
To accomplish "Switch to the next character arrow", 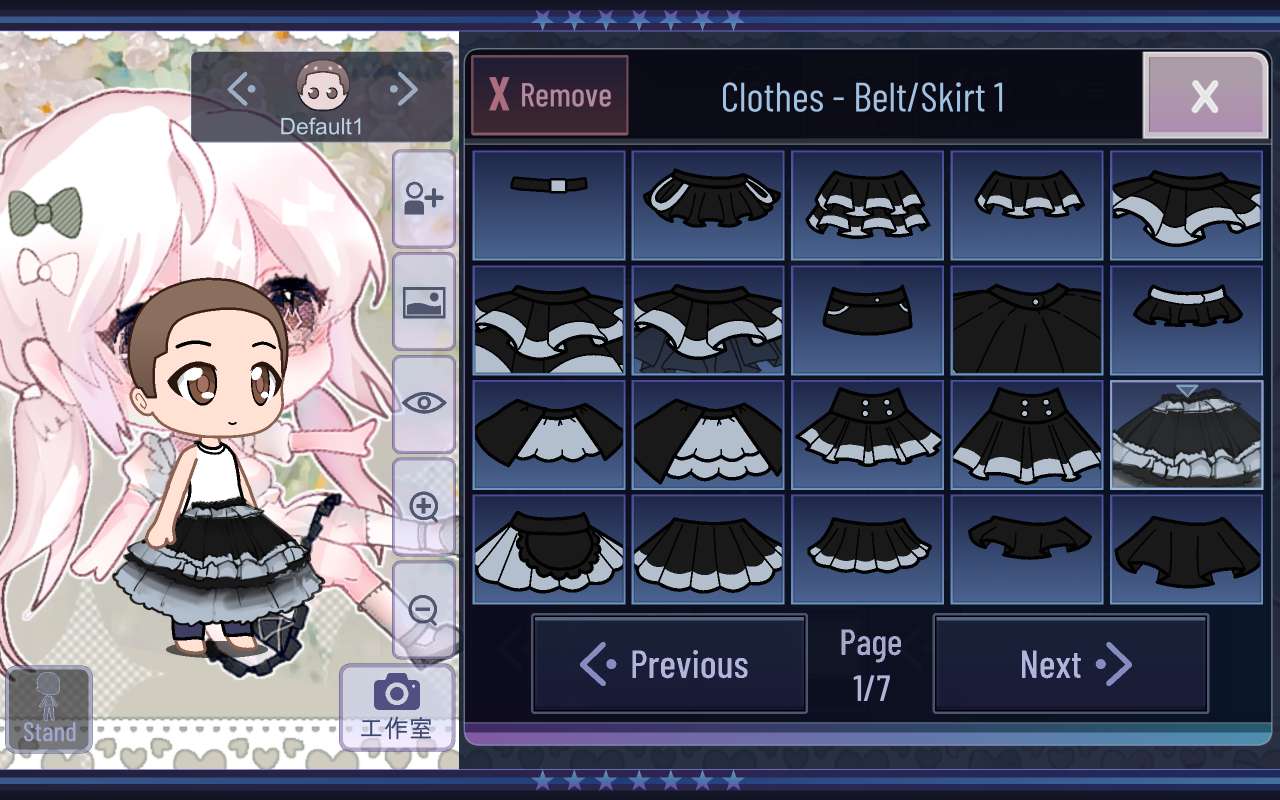I will pos(404,90).
